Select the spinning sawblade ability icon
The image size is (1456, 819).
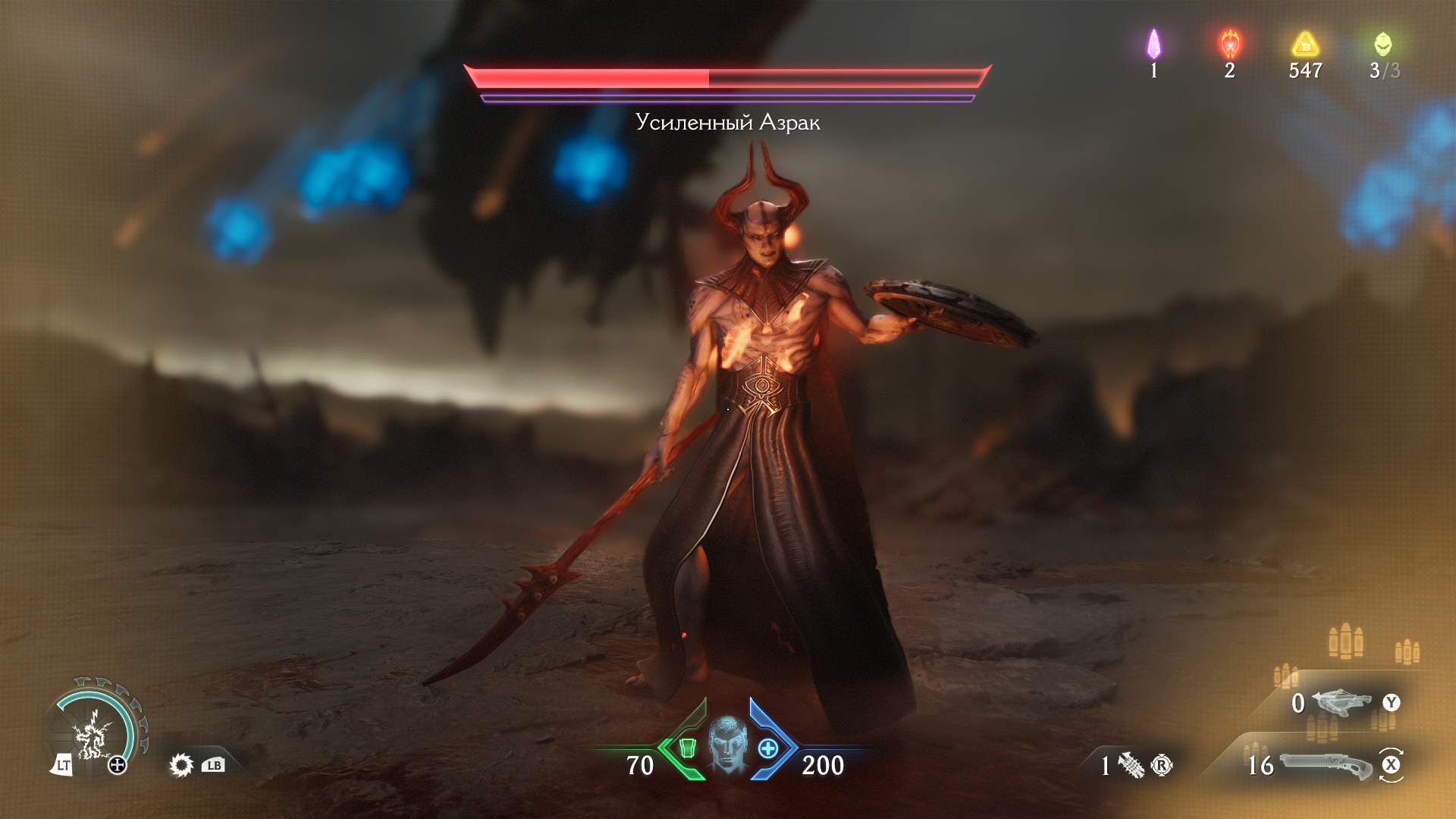(181, 764)
